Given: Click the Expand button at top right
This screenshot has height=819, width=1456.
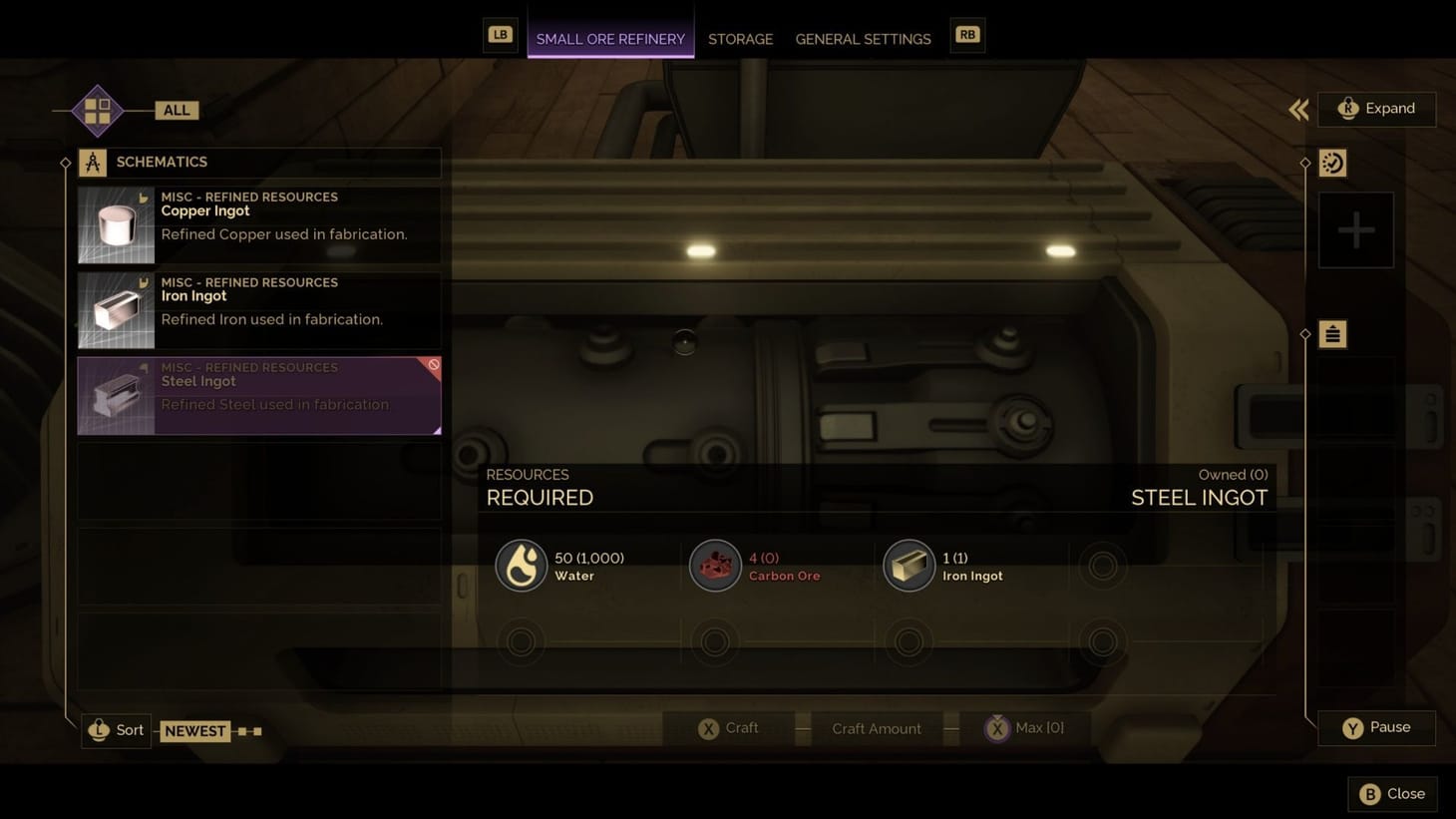Looking at the screenshot, I should tap(1377, 108).
